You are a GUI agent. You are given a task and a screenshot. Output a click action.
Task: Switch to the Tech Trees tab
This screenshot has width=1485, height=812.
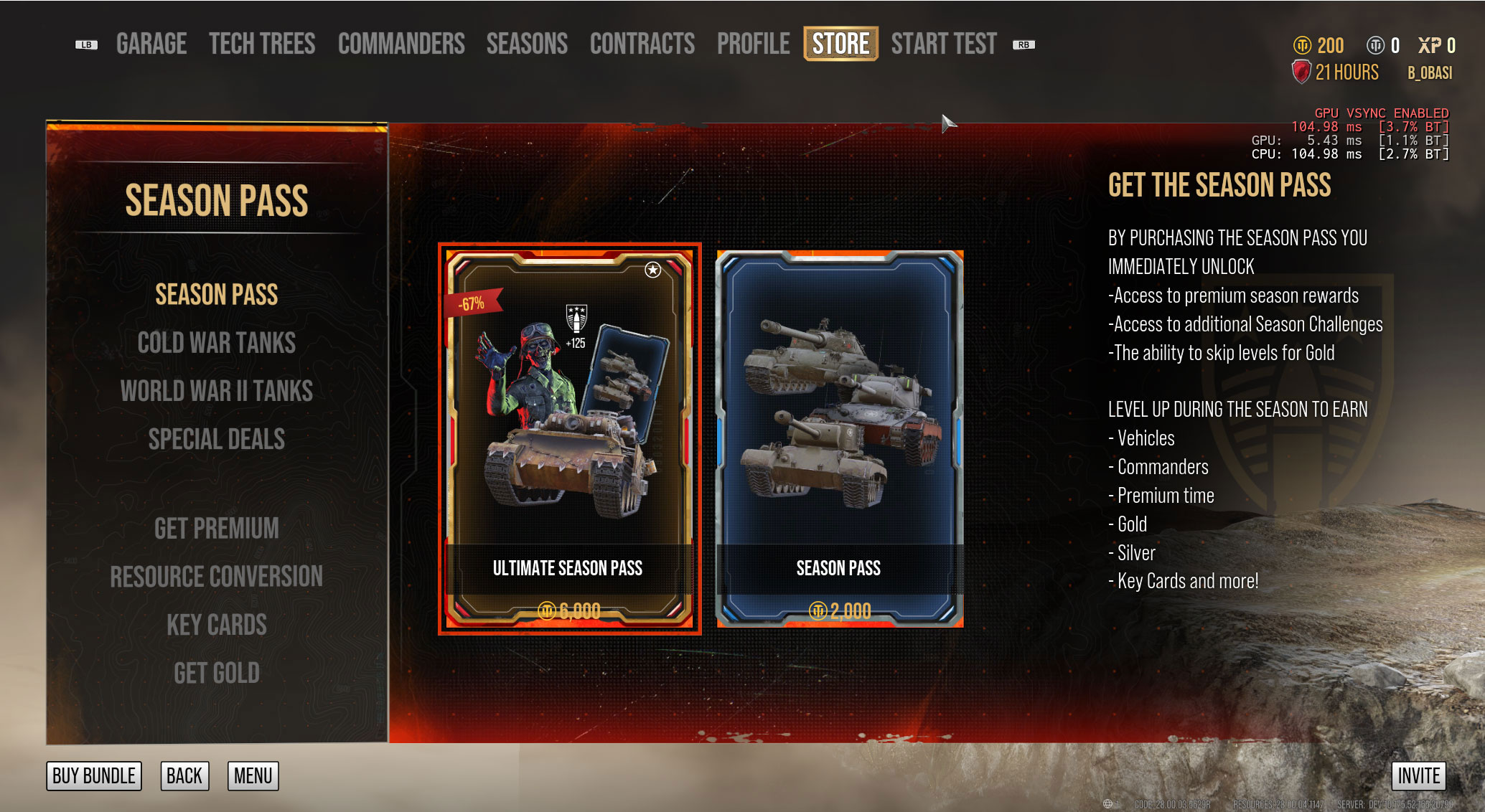(x=262, y=44)
